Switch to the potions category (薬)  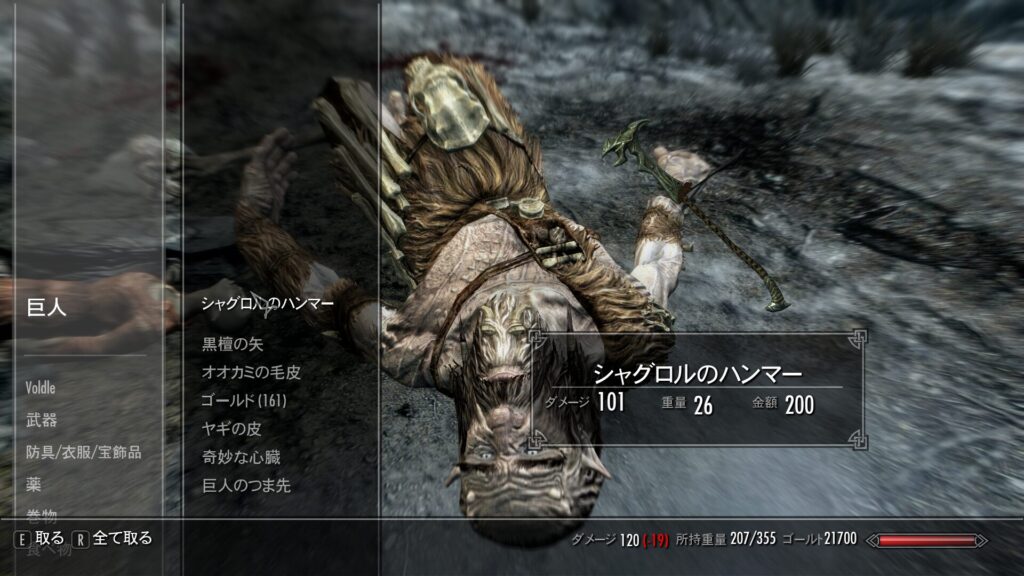click(33, 484)
